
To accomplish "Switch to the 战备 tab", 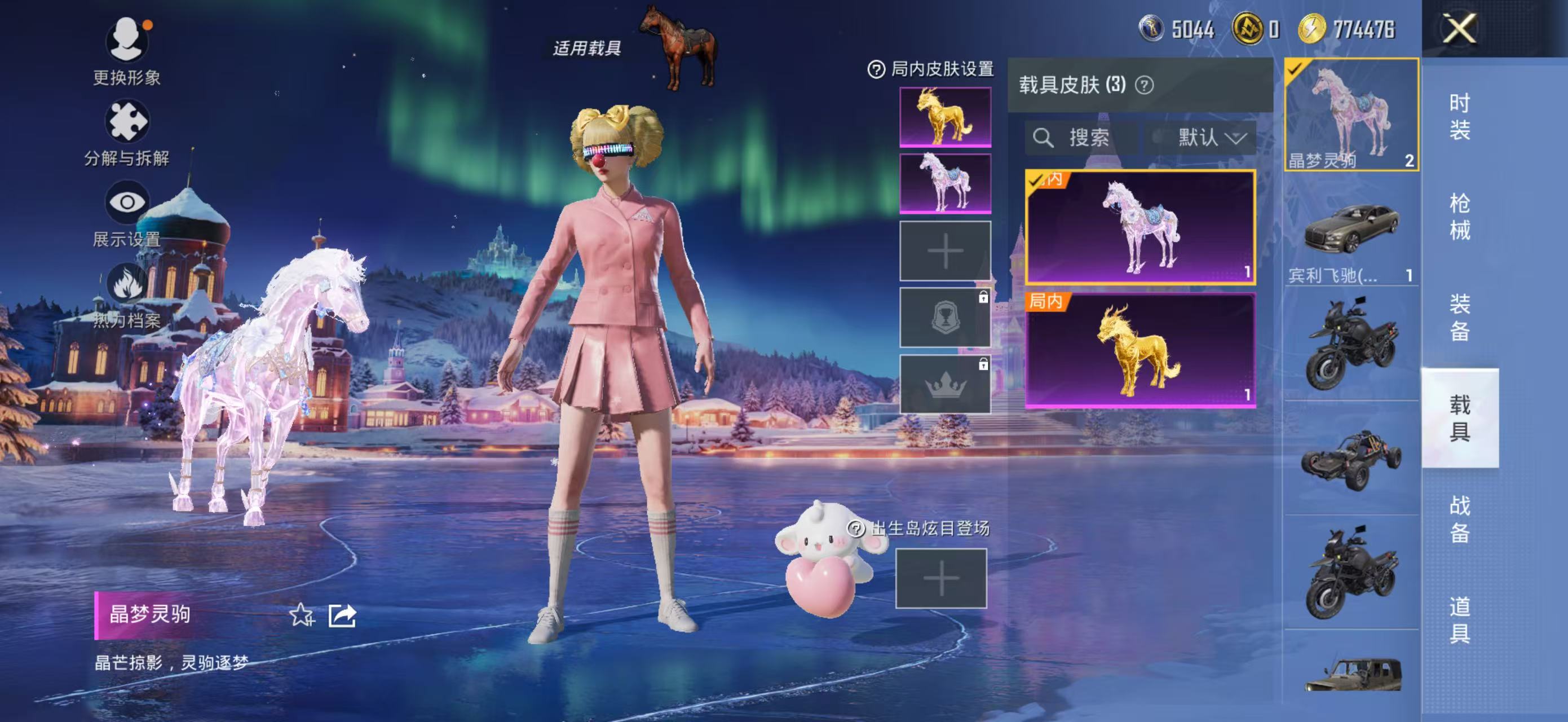I will coord(1459,519).
